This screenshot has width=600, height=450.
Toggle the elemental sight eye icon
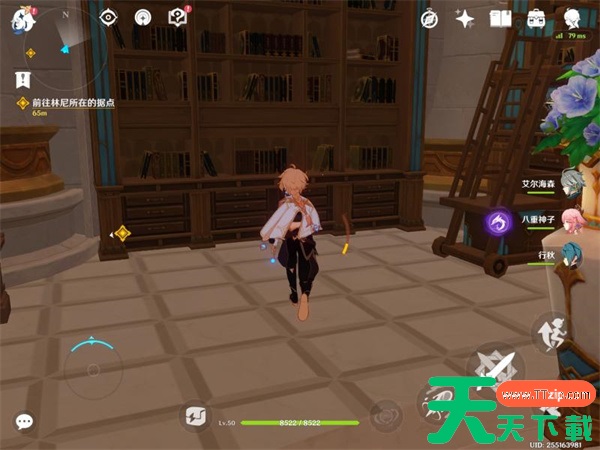109,17
